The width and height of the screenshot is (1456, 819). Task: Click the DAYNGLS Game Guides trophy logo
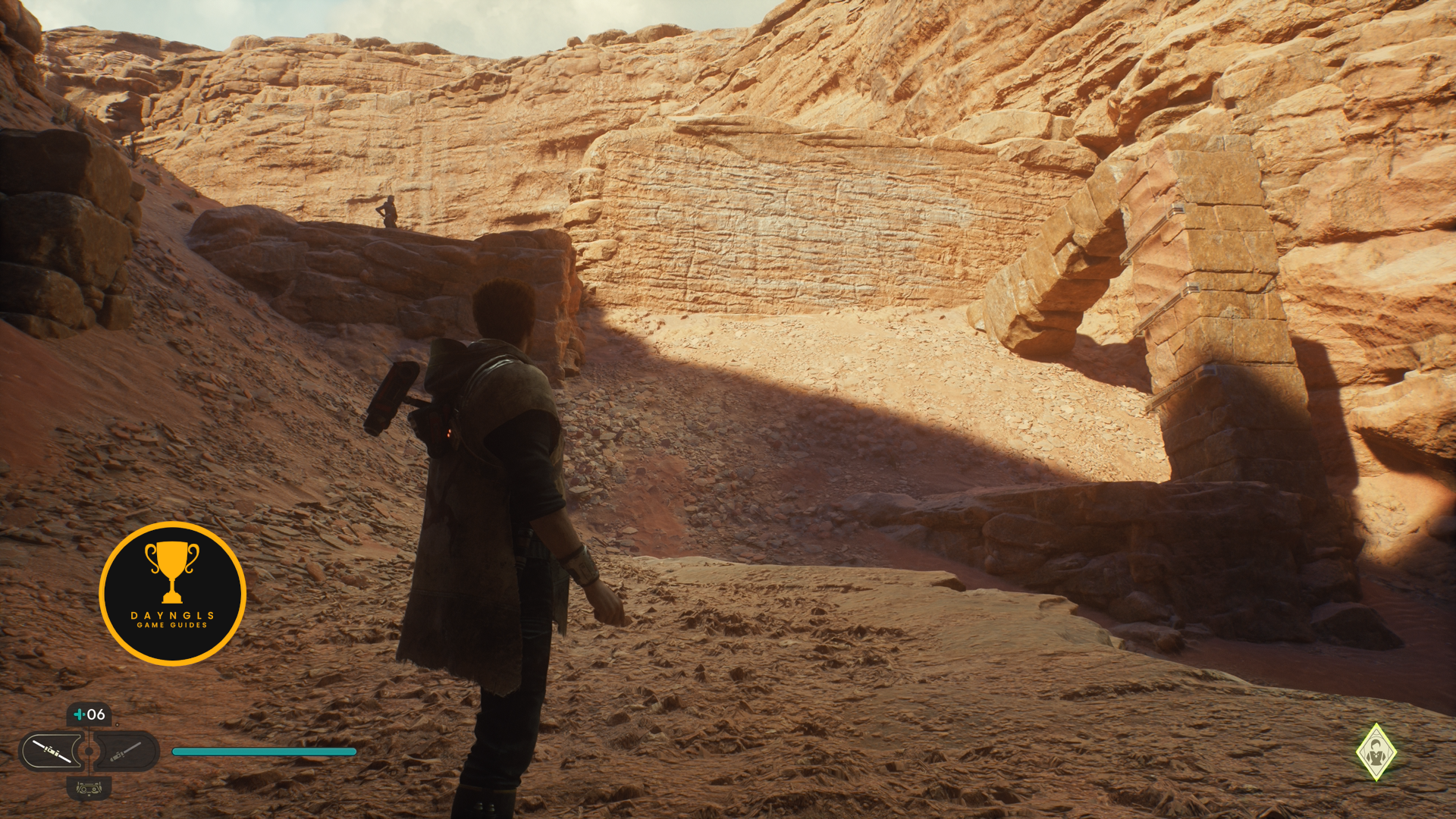pos(172,594)
